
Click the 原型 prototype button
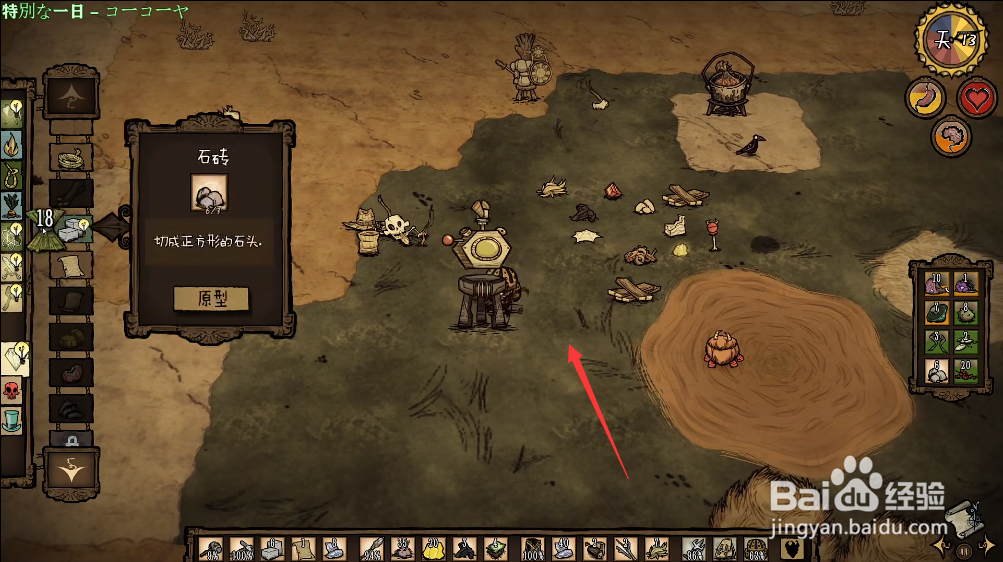210,298
